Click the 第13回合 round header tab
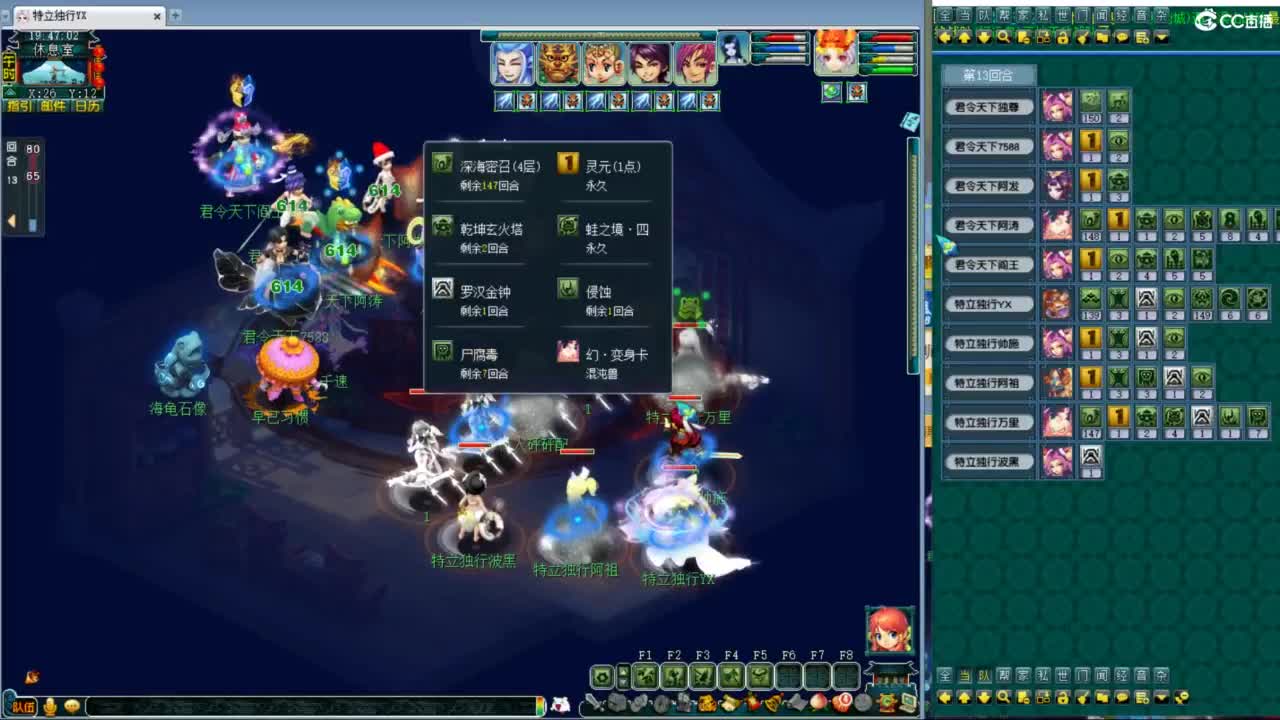This screenshot has height=720, width=1280. point(987,74)
